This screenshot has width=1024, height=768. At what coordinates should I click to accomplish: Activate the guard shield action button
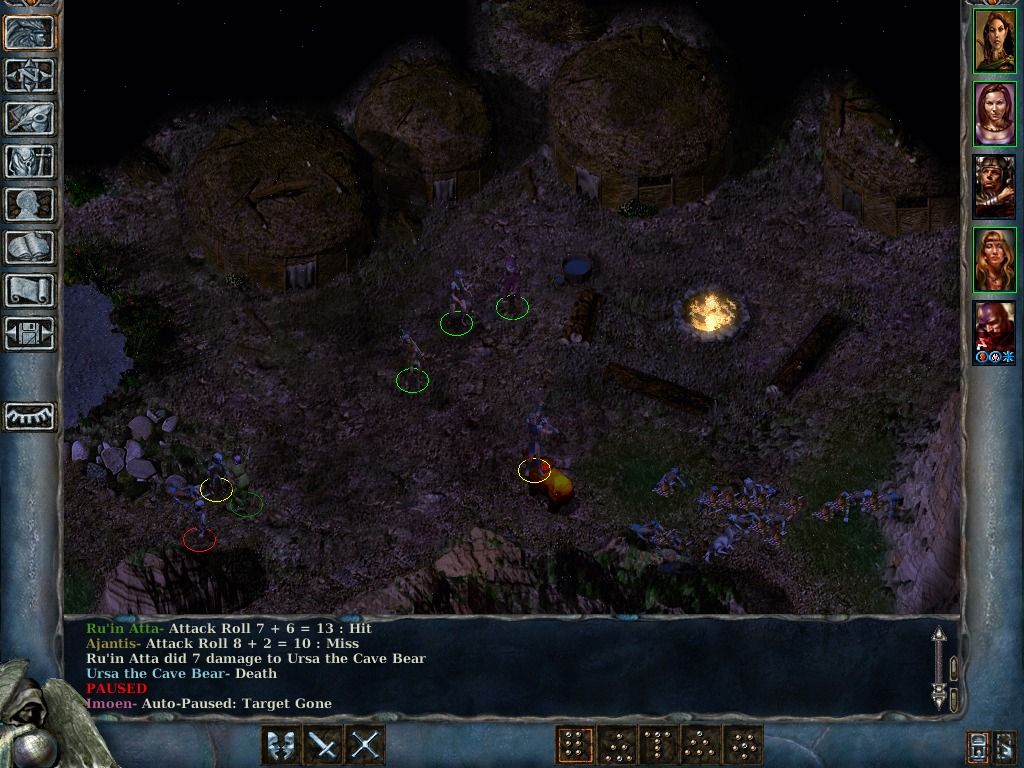click(281, 745)
